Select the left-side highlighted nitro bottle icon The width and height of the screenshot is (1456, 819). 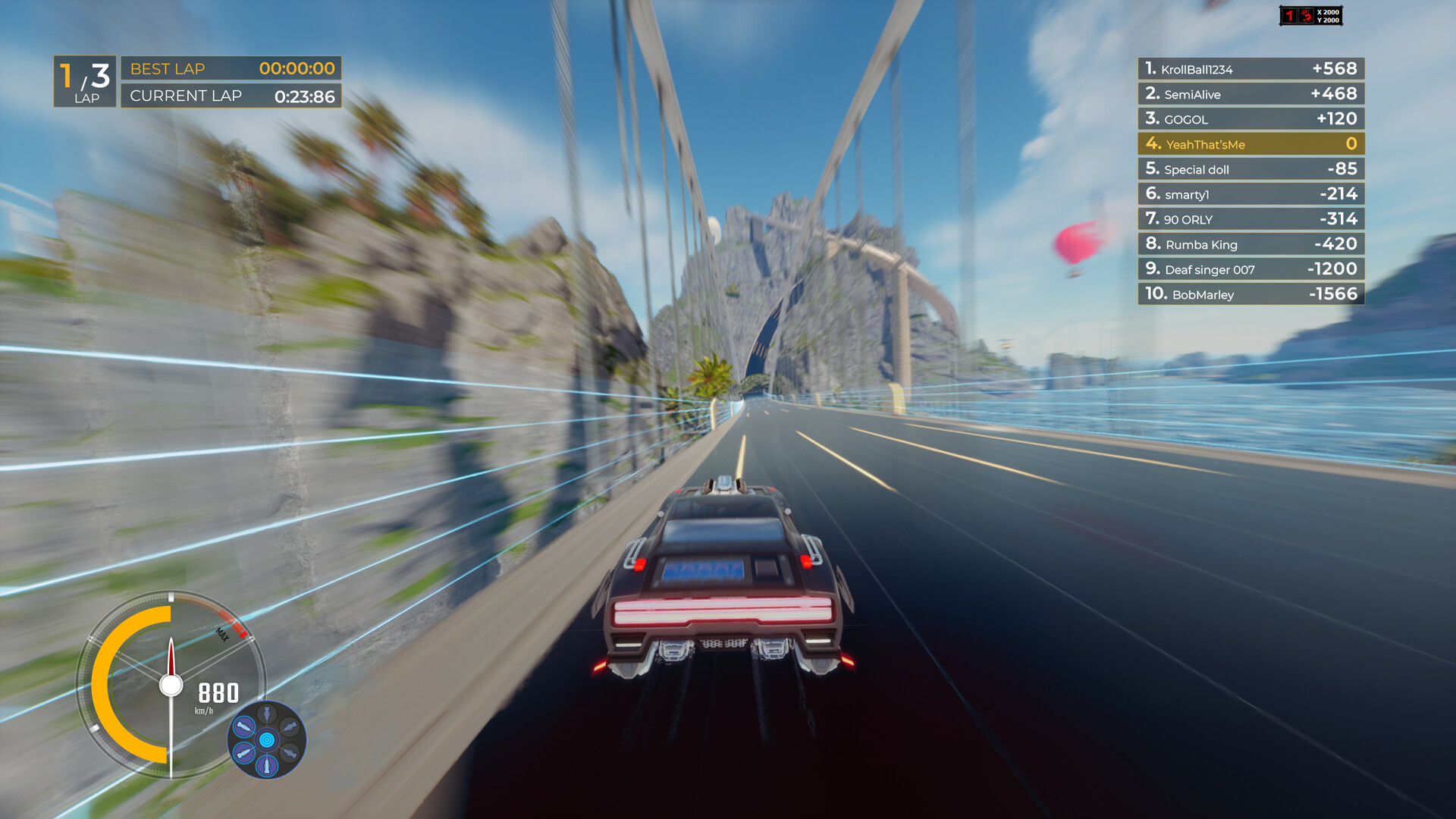click(x=243, y=726)
